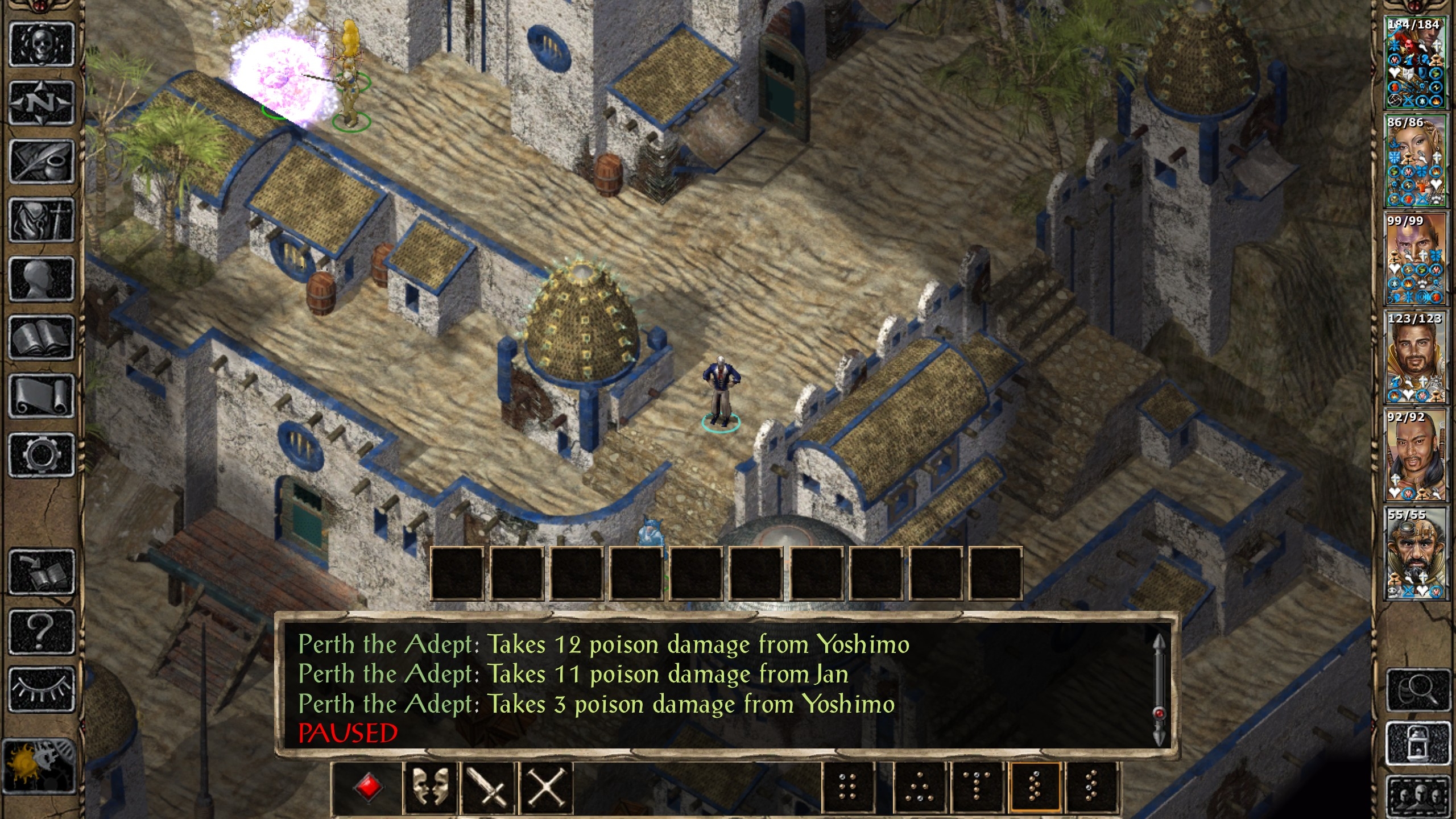
Task: Choose the Talk action with the twin masks icon
Action: click(x=430, y=788)
